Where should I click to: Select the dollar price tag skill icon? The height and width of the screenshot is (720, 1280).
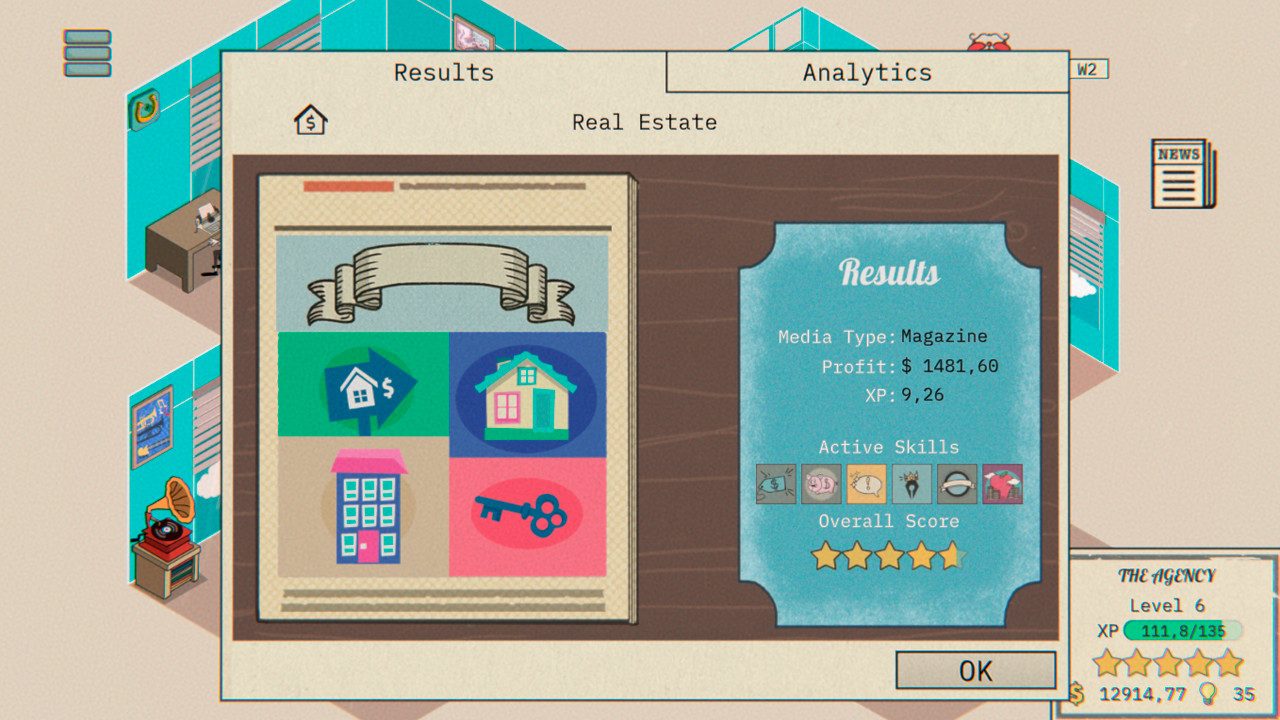pyautogui.click(x=775, y=484)
